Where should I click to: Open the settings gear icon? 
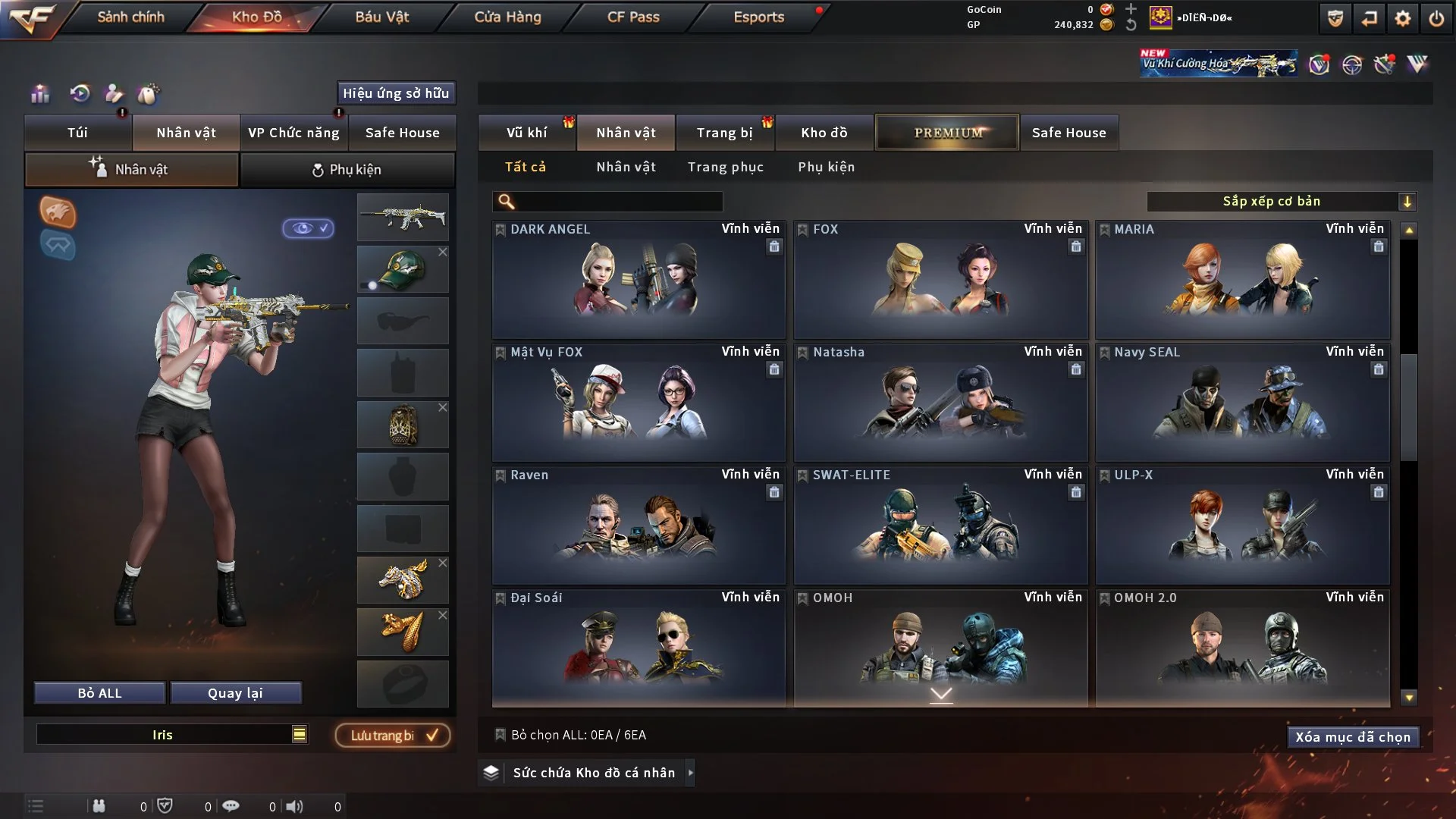(1401, 18)
